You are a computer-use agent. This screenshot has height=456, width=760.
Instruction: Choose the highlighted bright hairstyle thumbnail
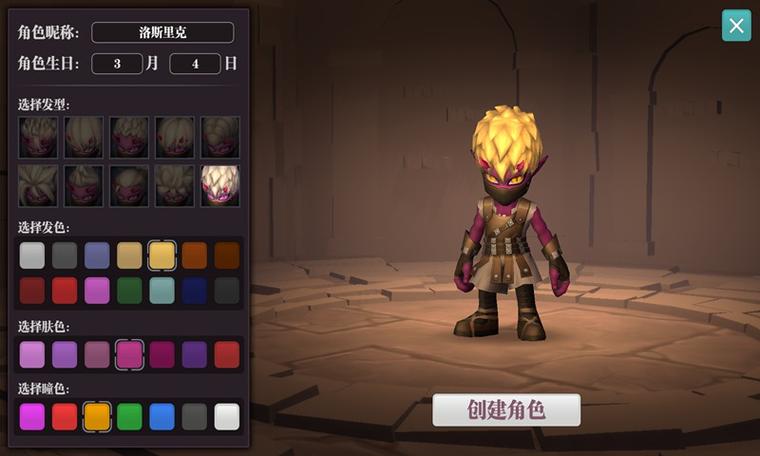tap(220, 185)
